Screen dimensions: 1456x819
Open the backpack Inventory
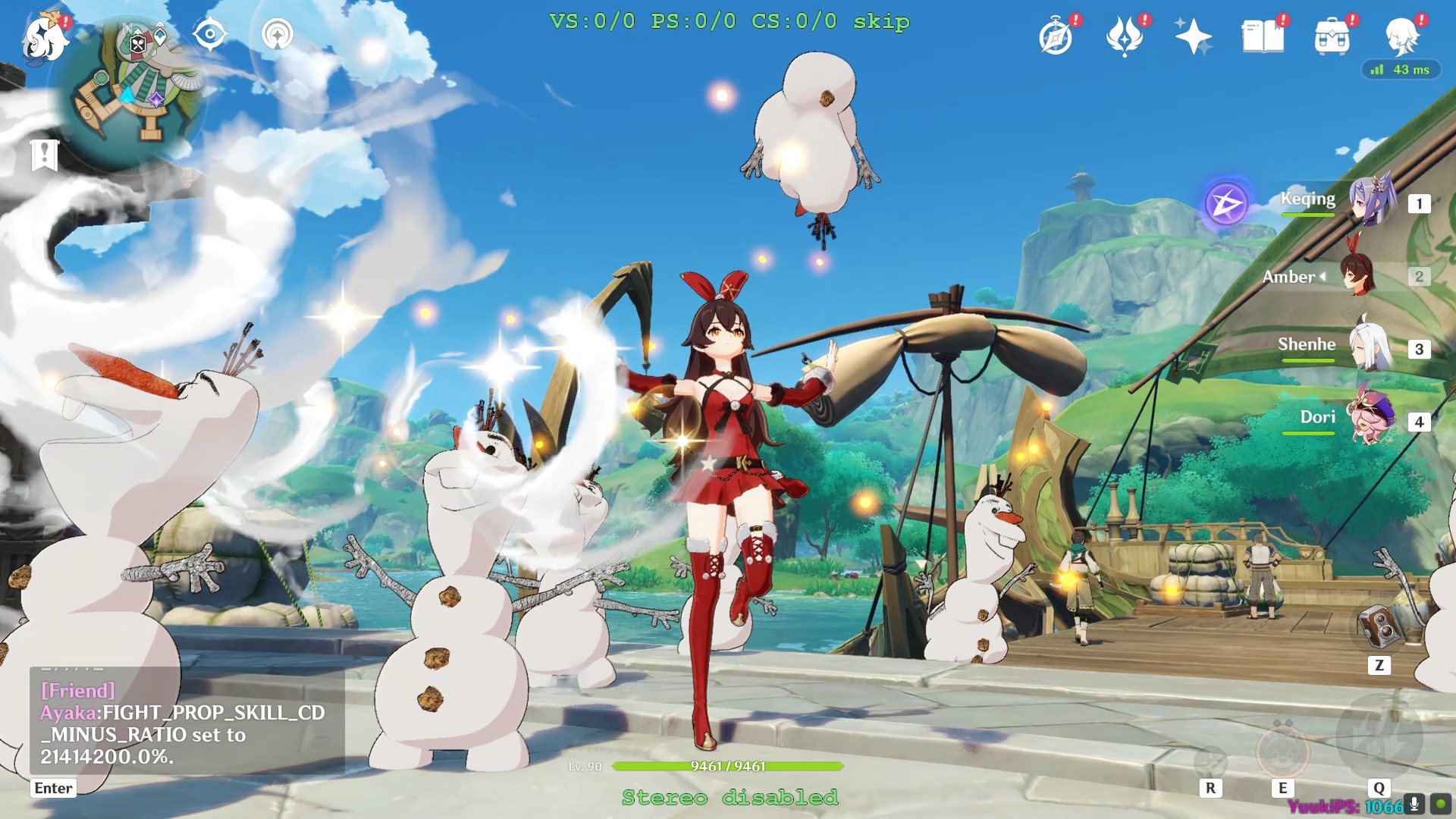coord(1332,37)
